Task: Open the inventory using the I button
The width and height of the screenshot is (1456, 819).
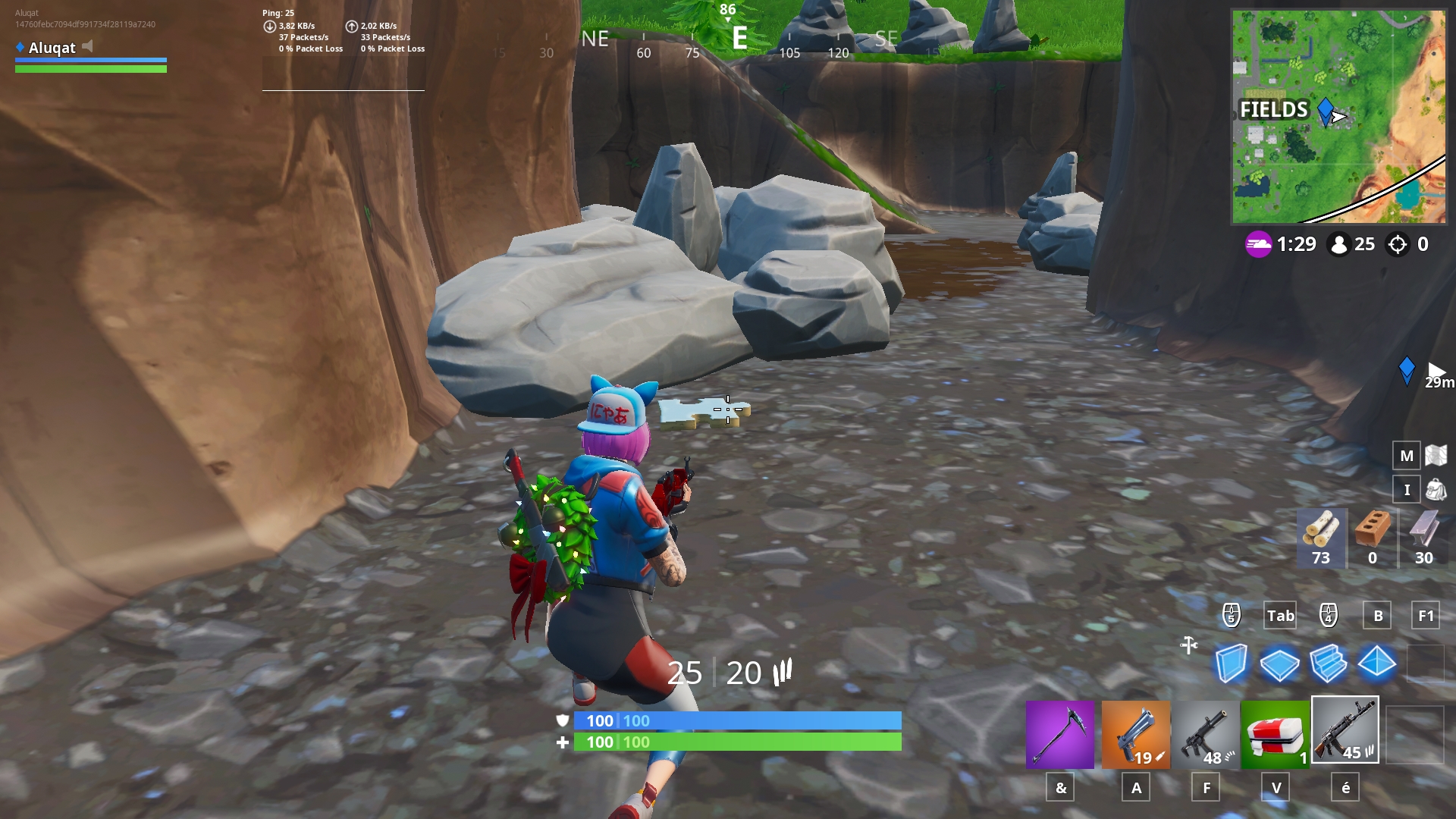Action: coord(1407,489)
